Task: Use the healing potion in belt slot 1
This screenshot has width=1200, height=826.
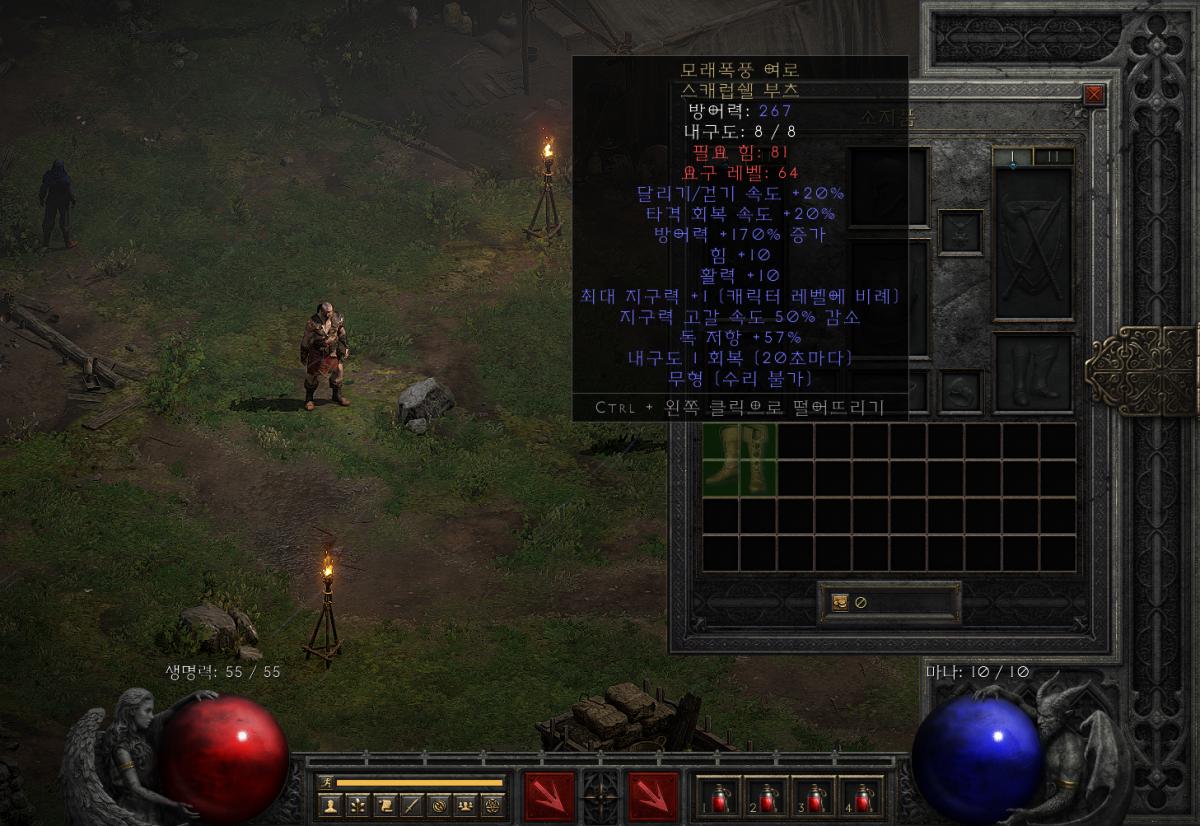Action: [719, 797]
